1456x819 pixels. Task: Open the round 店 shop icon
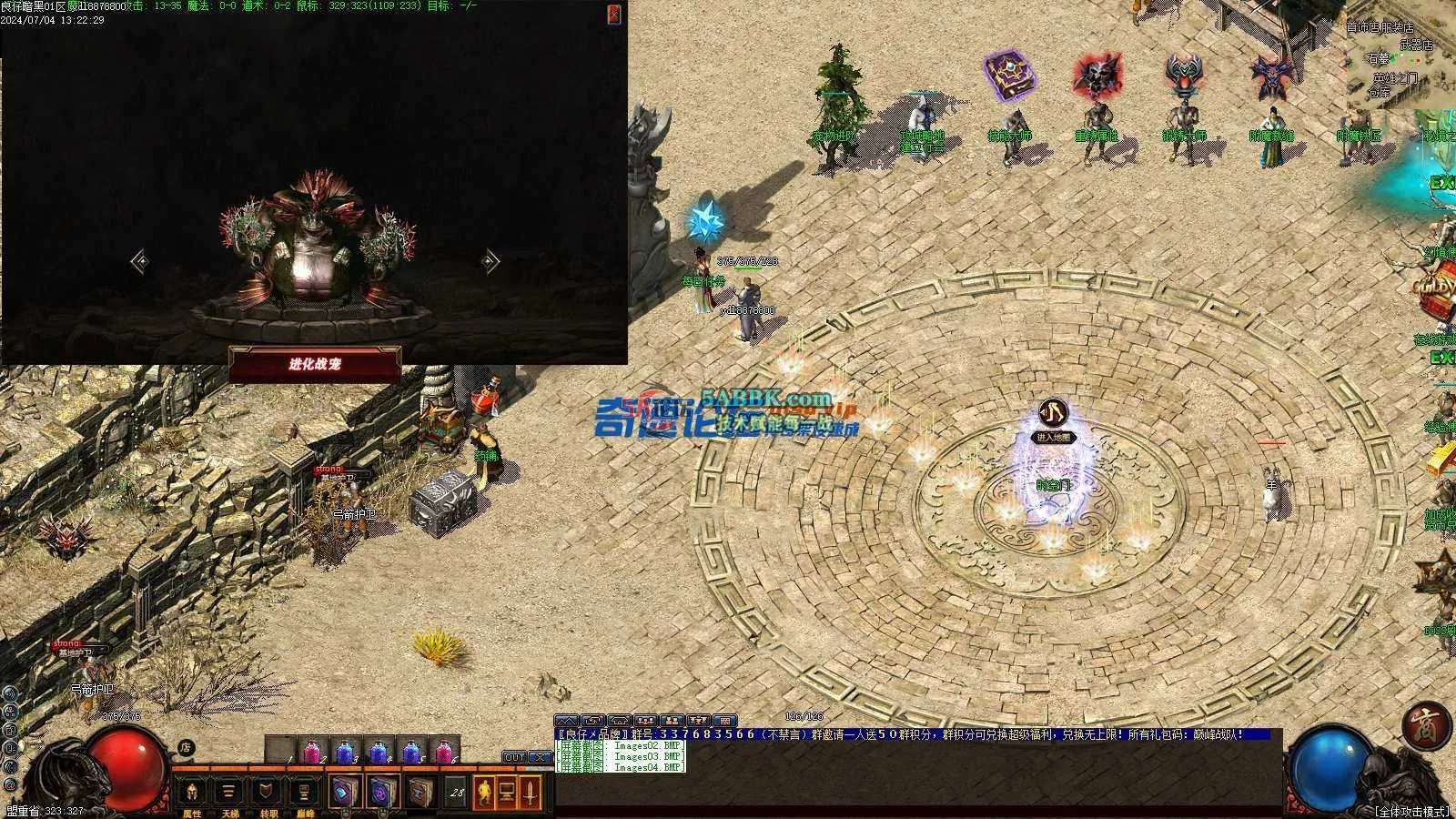(186, 748)
